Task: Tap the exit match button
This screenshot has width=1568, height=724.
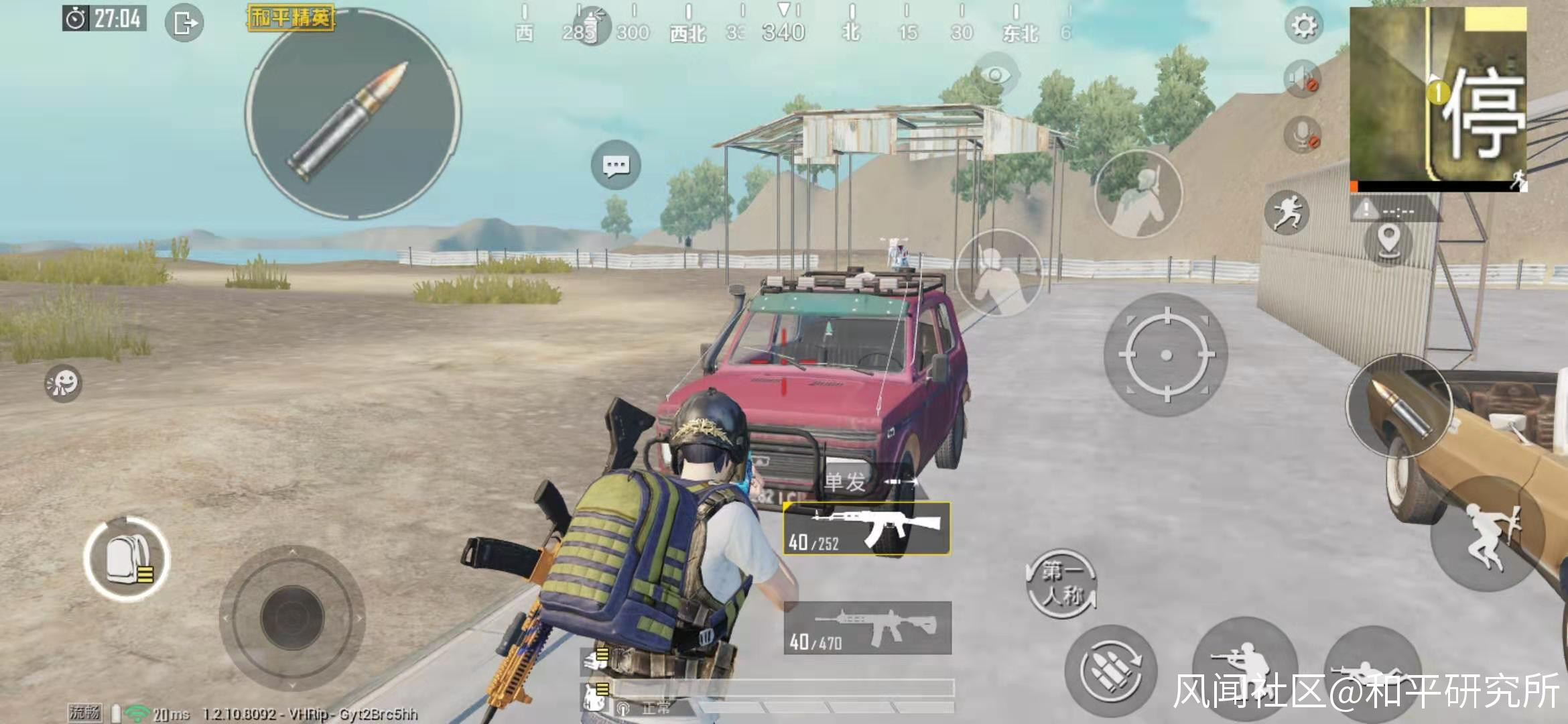Action: (x=184, y=23)
